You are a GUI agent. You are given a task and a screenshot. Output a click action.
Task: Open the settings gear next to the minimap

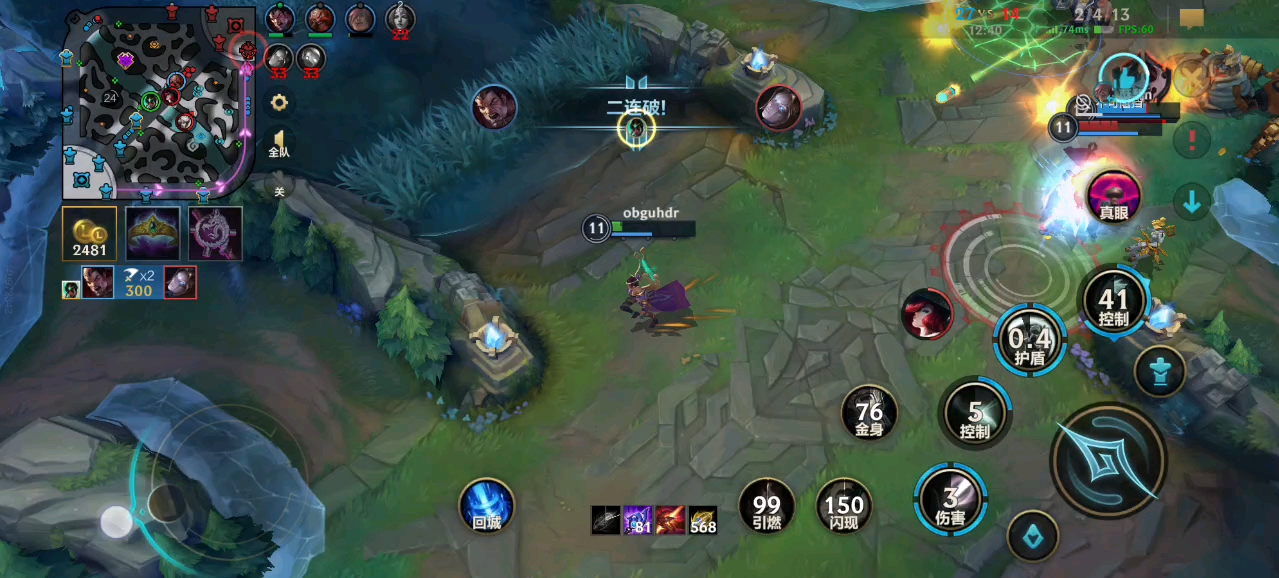(x=279, y=102)
